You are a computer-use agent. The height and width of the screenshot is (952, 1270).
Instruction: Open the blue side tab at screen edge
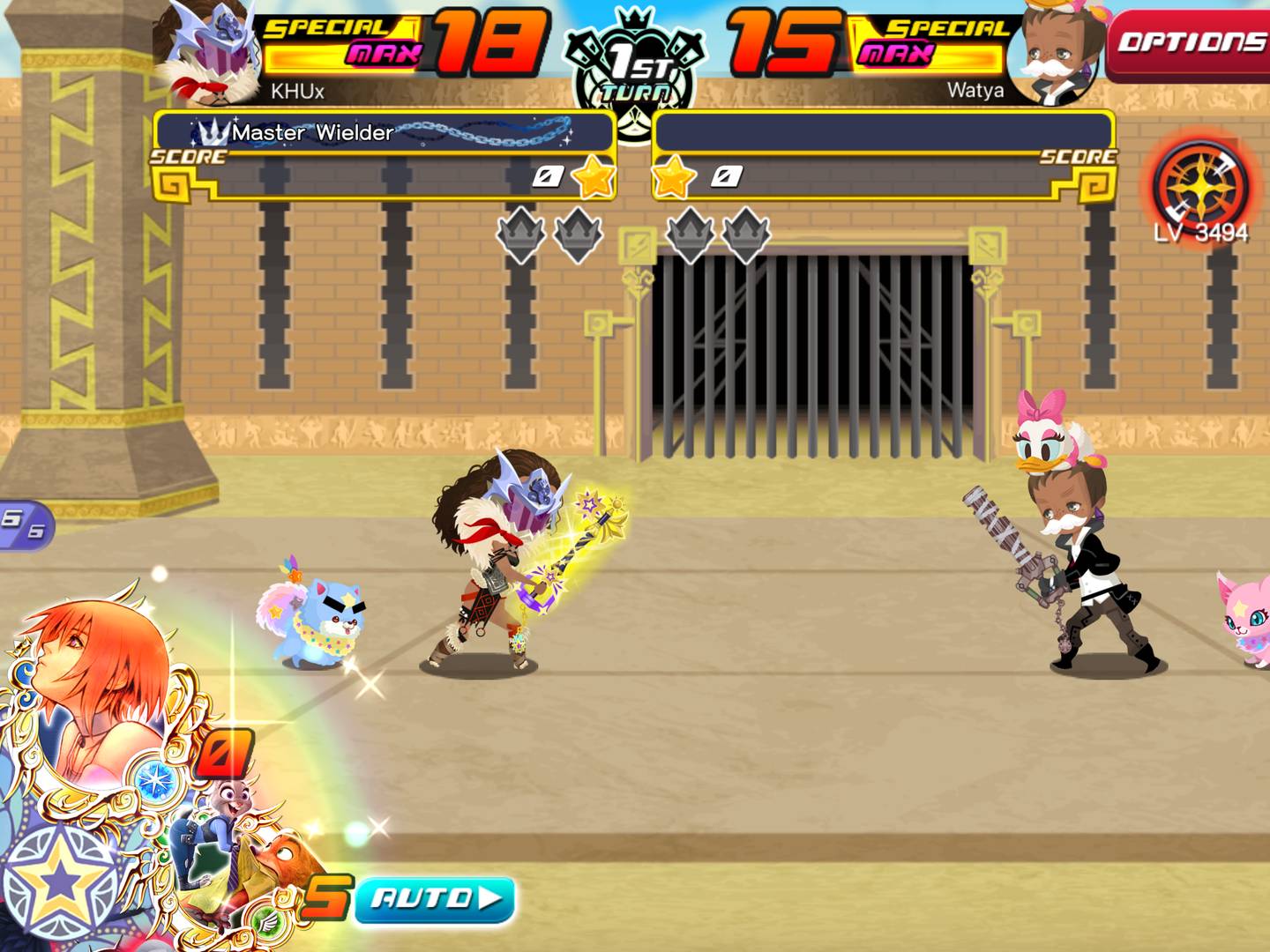(25, 525)
